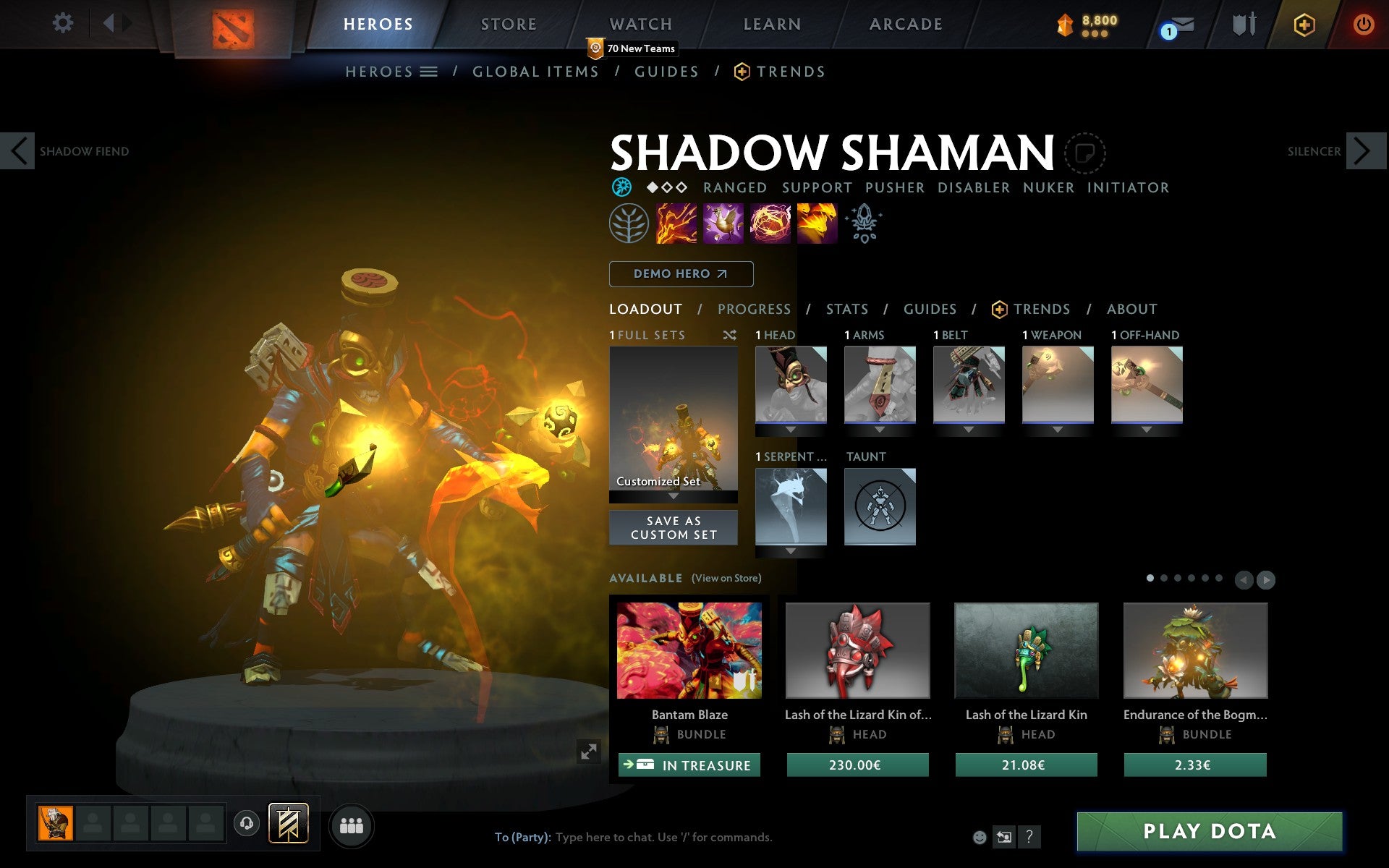Click Save As Custom Set

(673, 527)
